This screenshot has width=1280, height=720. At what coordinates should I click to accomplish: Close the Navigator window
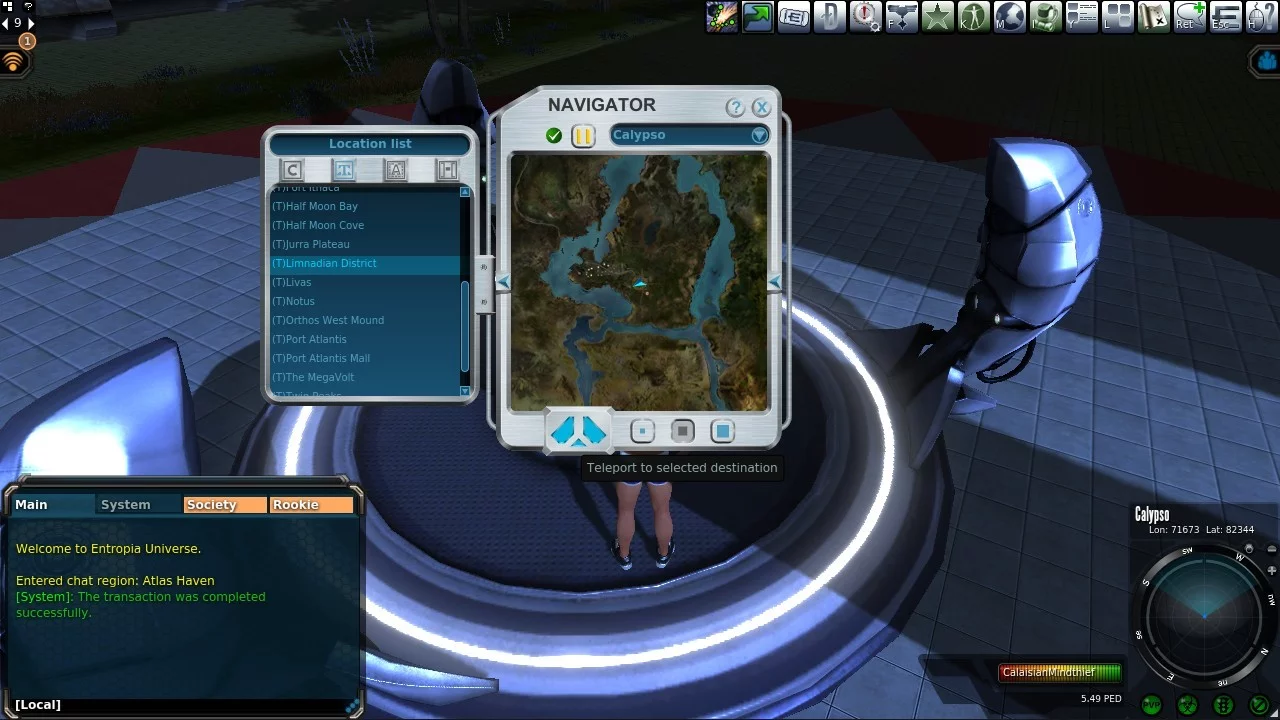click(762, 107)
